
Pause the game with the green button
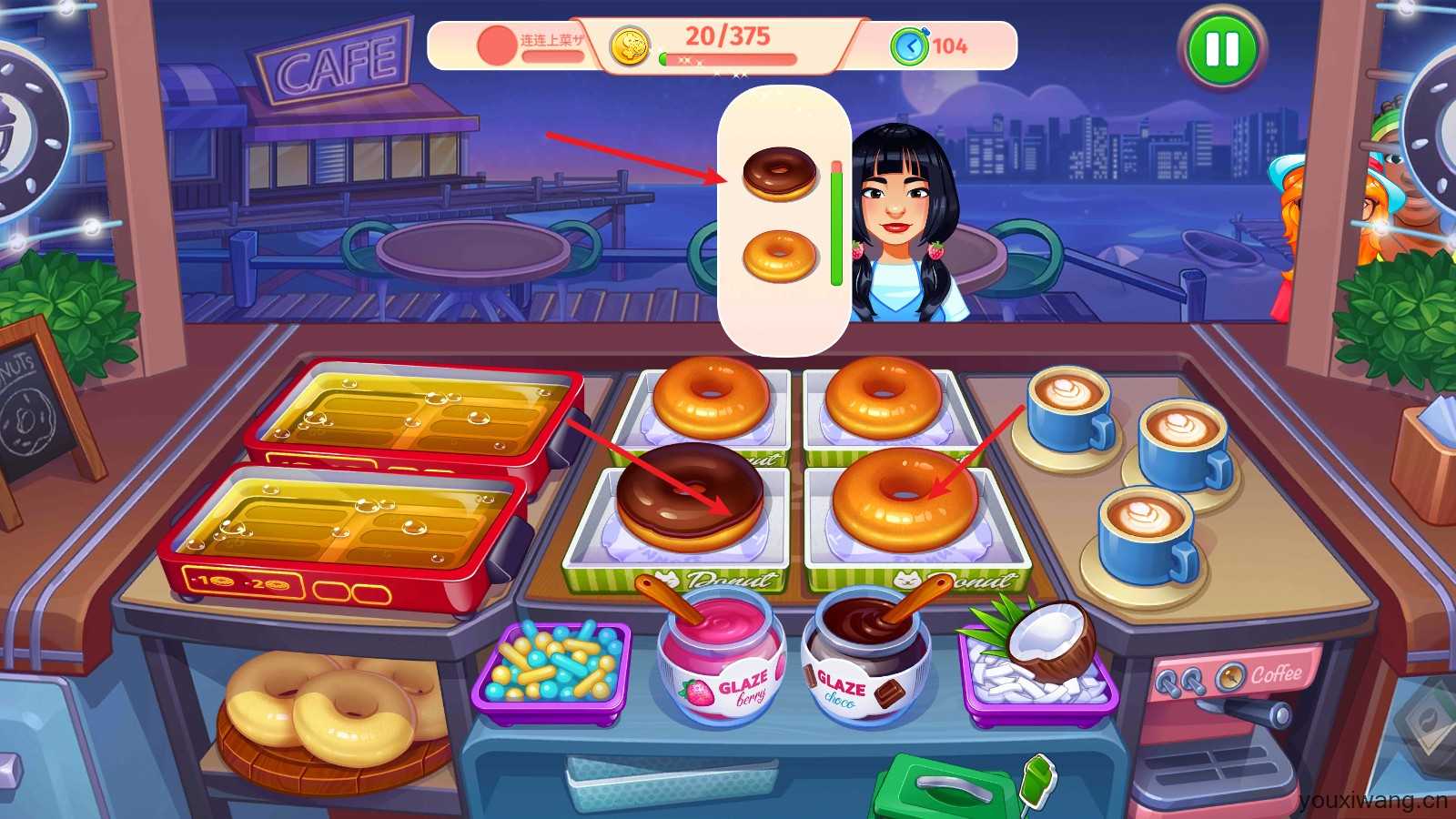coord(1221,49)
